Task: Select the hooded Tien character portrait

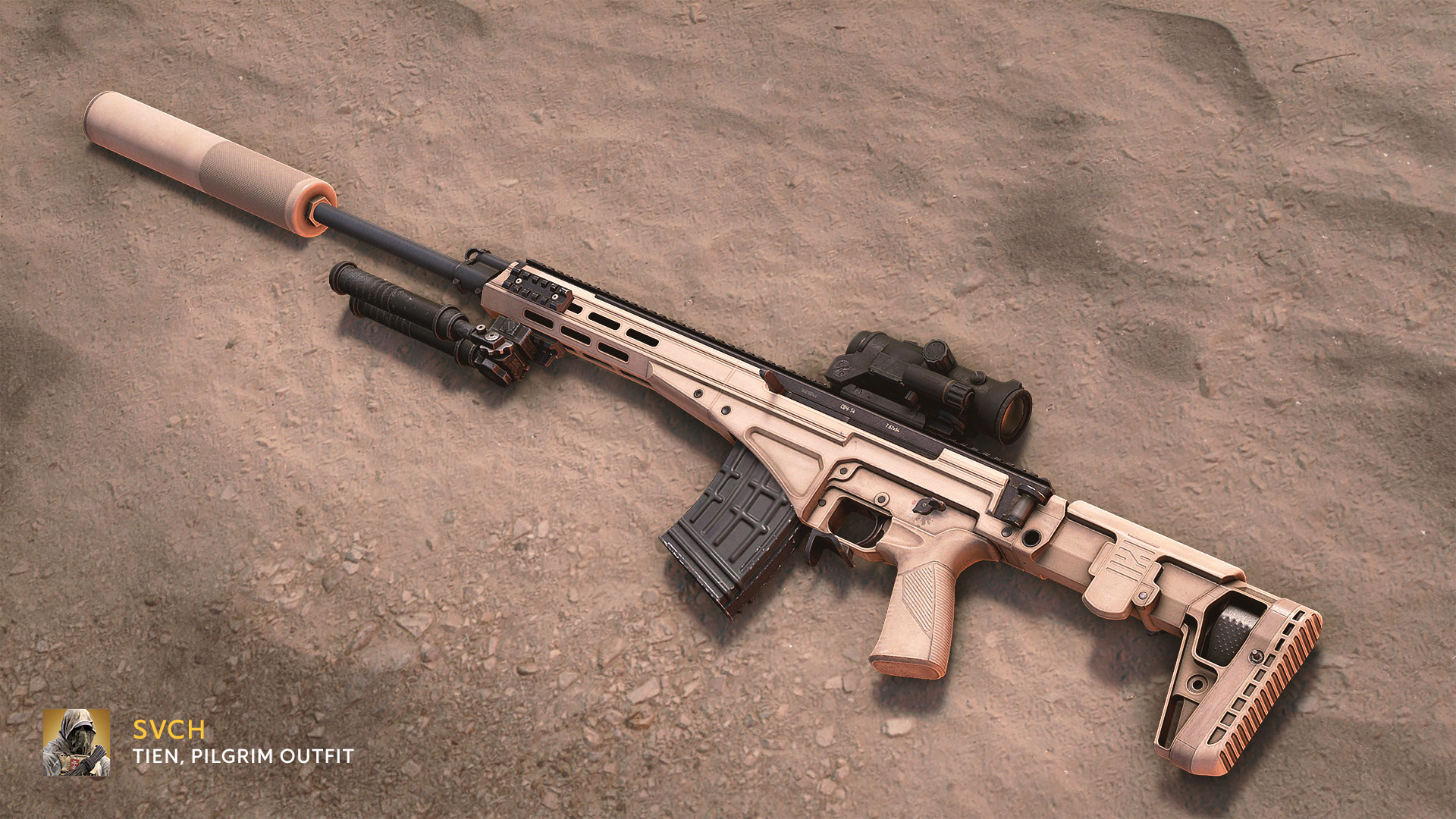Action: 77,742
